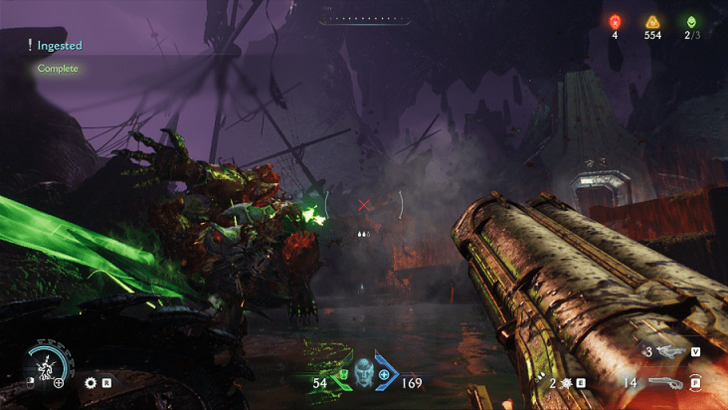Use the spiked burst equipment icon

coord(567,382)
